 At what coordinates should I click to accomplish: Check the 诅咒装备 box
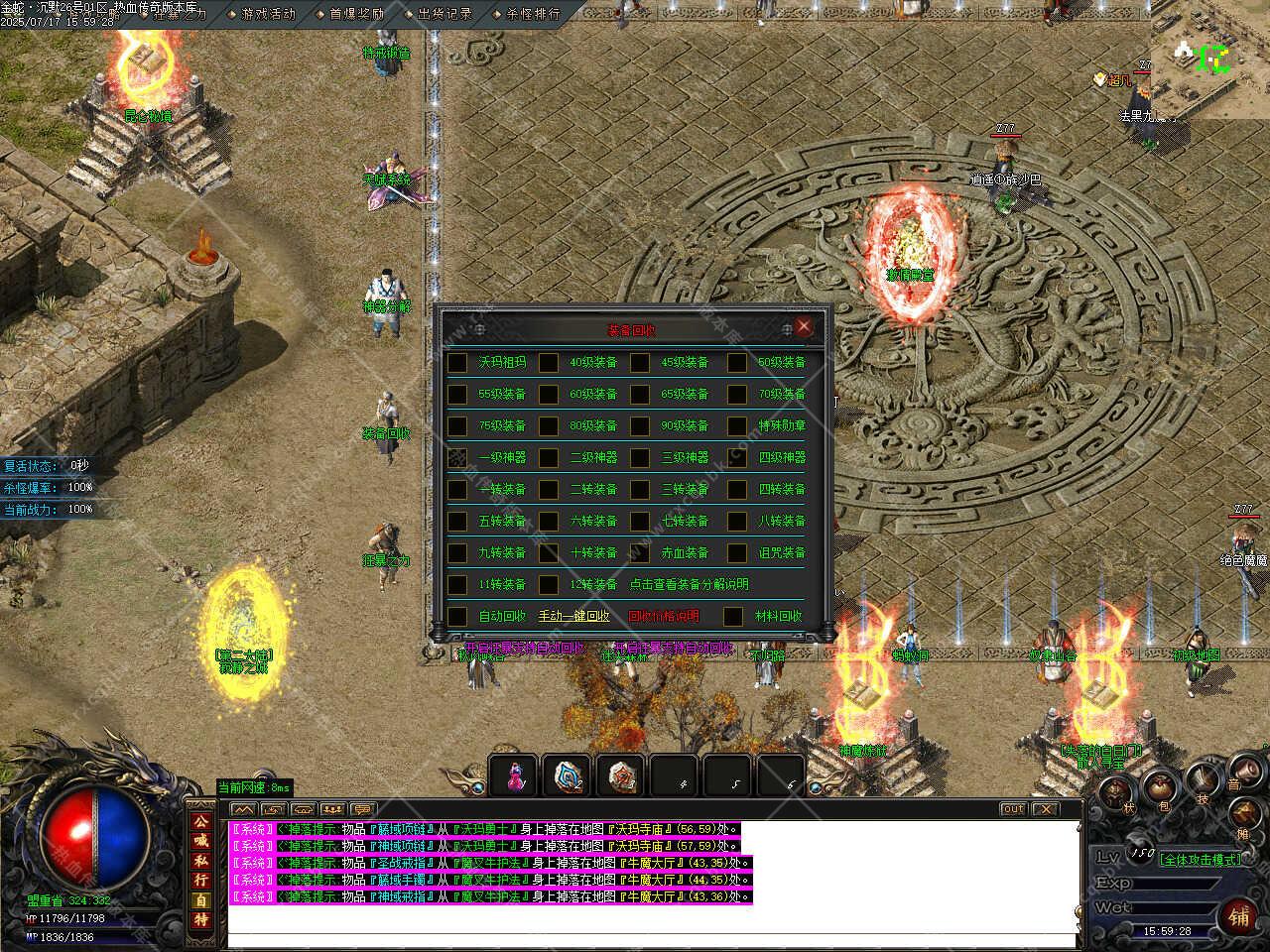(x=736, y=553)
